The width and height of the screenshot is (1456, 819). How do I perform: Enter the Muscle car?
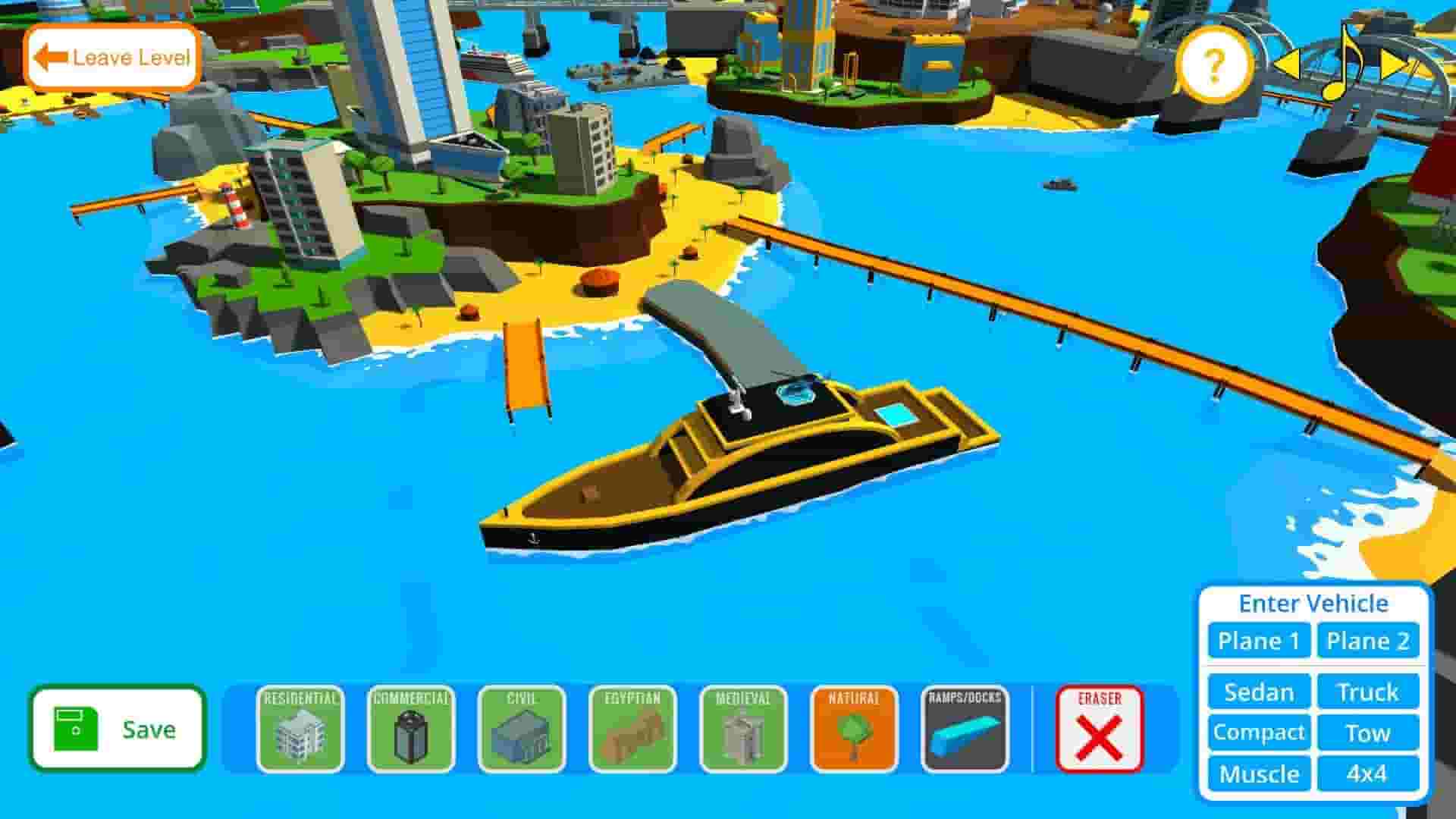[1258, 774]
